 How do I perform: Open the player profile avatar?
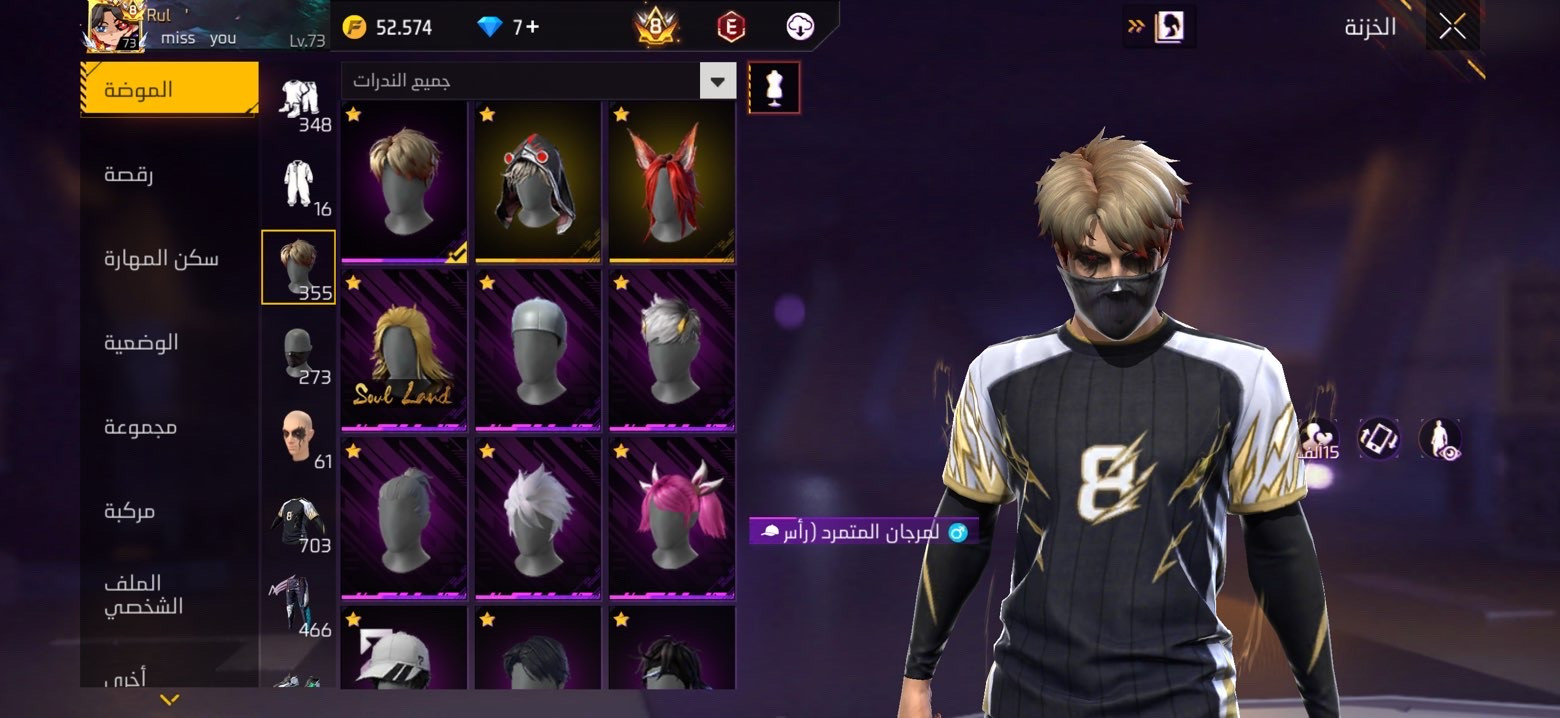point(116,27)
